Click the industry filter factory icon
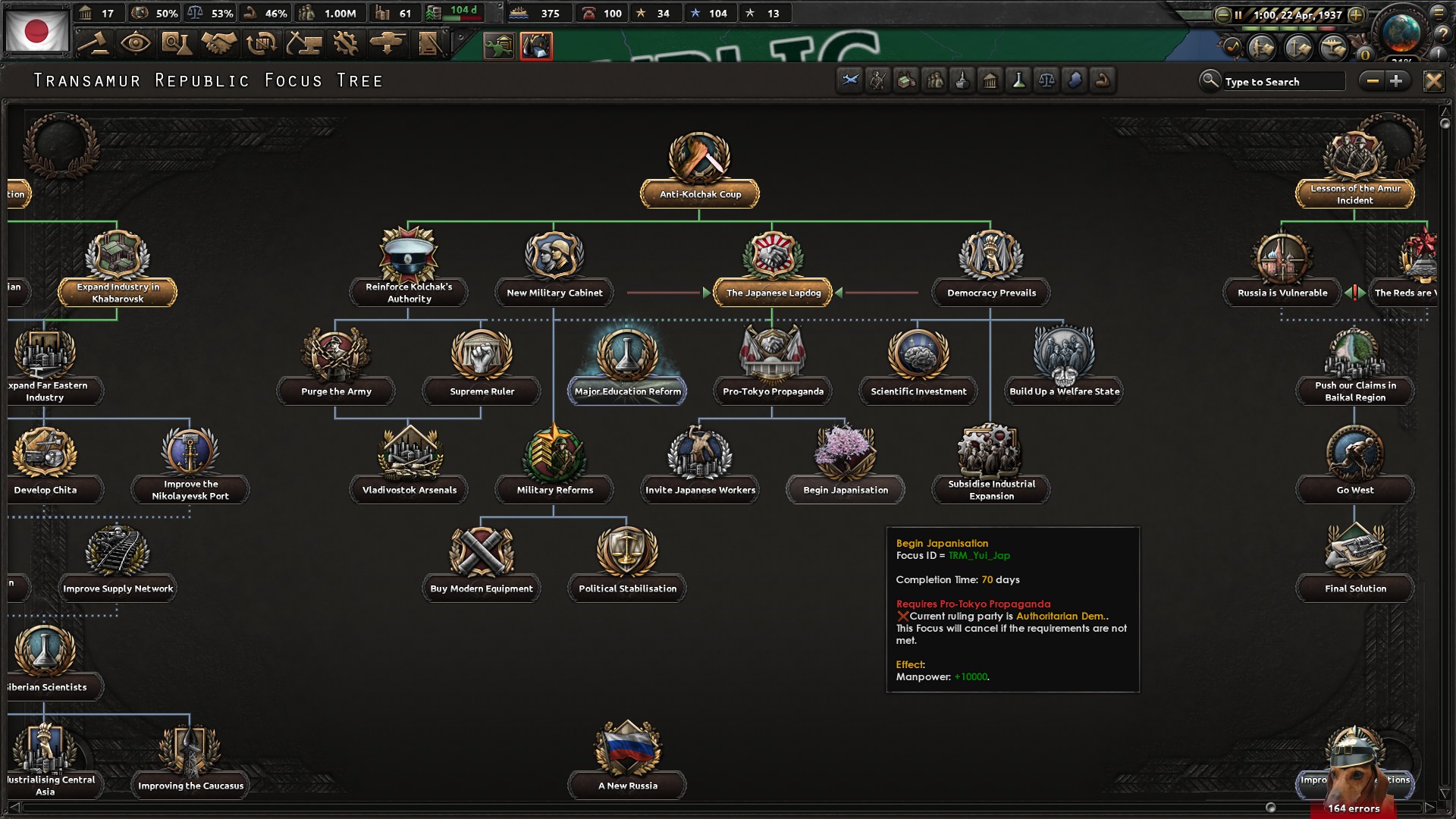The image size is (1456, 819). (906, 81)
